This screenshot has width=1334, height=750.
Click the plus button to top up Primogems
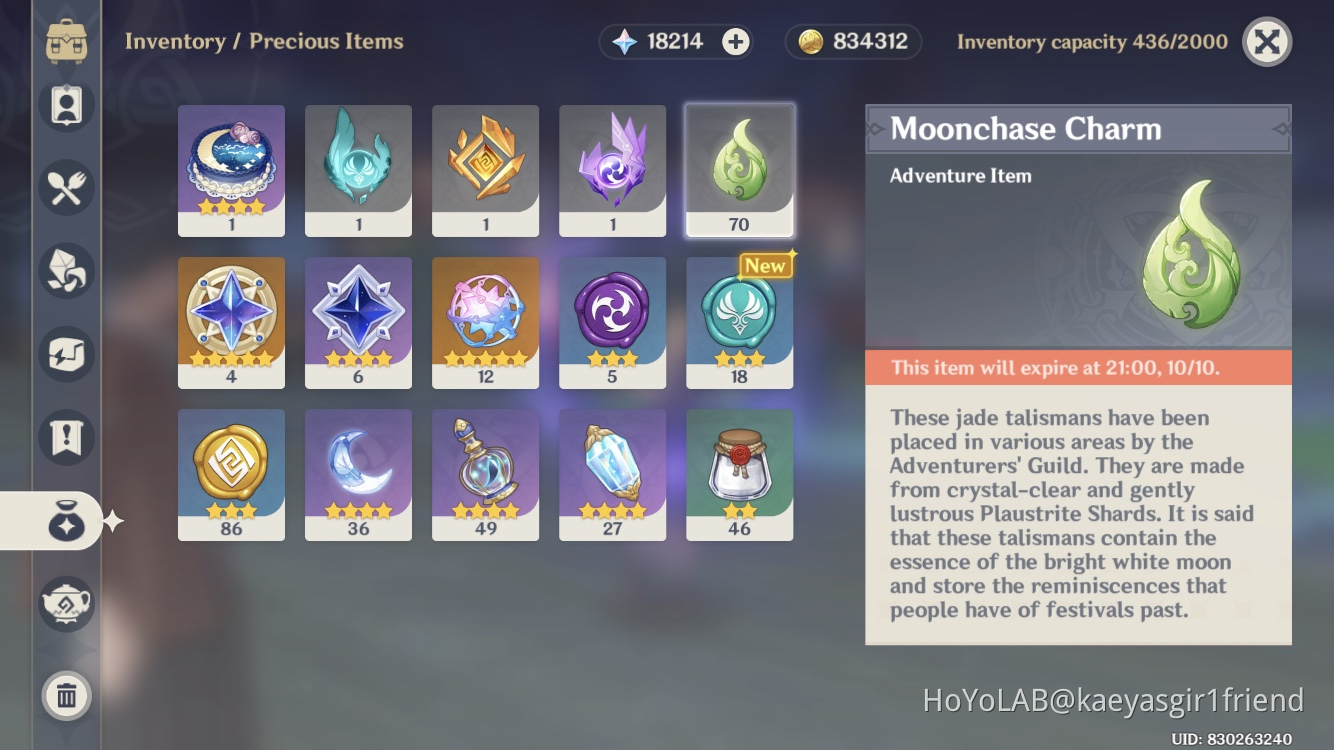click(735, 41)
